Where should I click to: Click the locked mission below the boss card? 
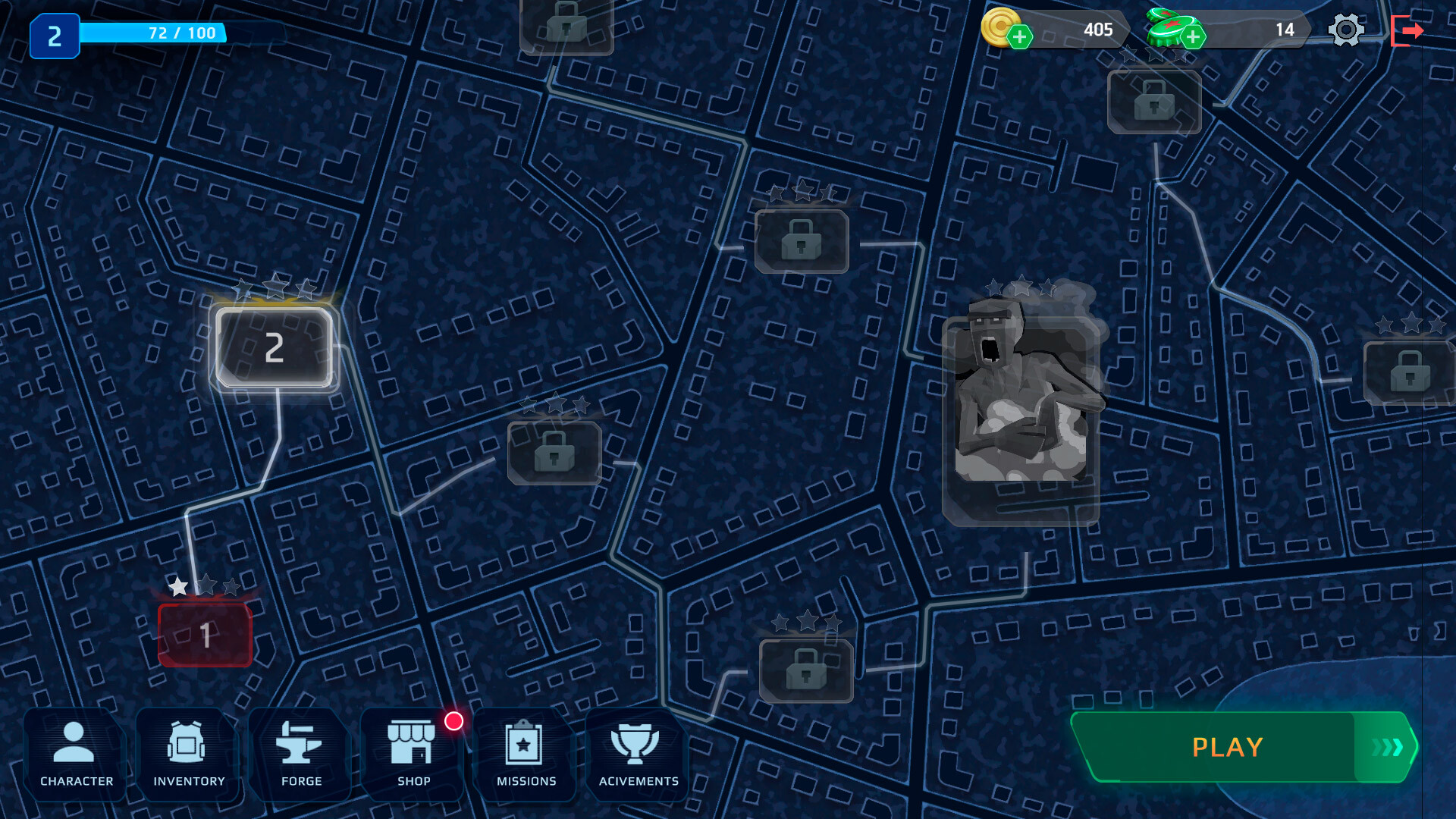806,671
